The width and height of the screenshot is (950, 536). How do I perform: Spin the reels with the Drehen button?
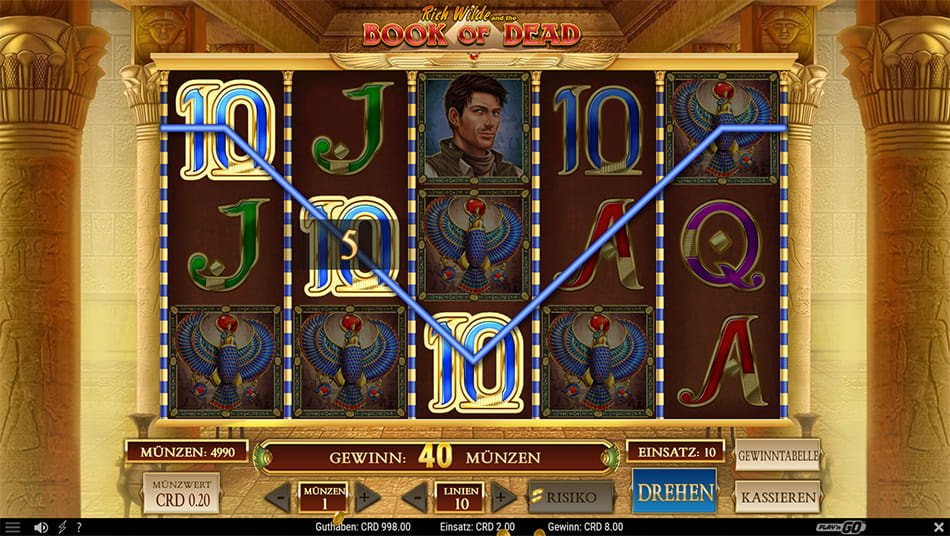[x=674, y=492]
